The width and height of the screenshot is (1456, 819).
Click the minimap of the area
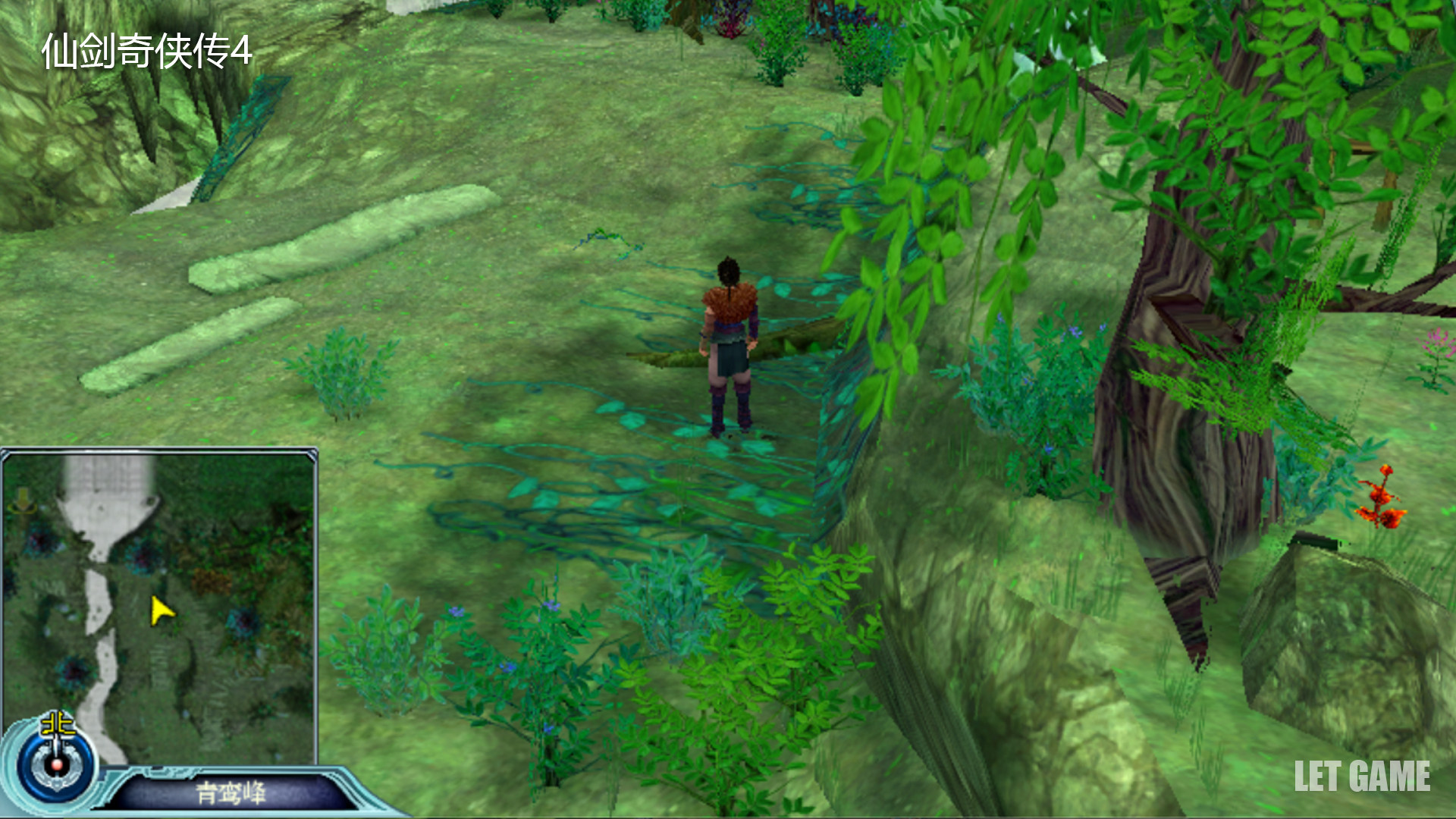(x=159, y=607)
